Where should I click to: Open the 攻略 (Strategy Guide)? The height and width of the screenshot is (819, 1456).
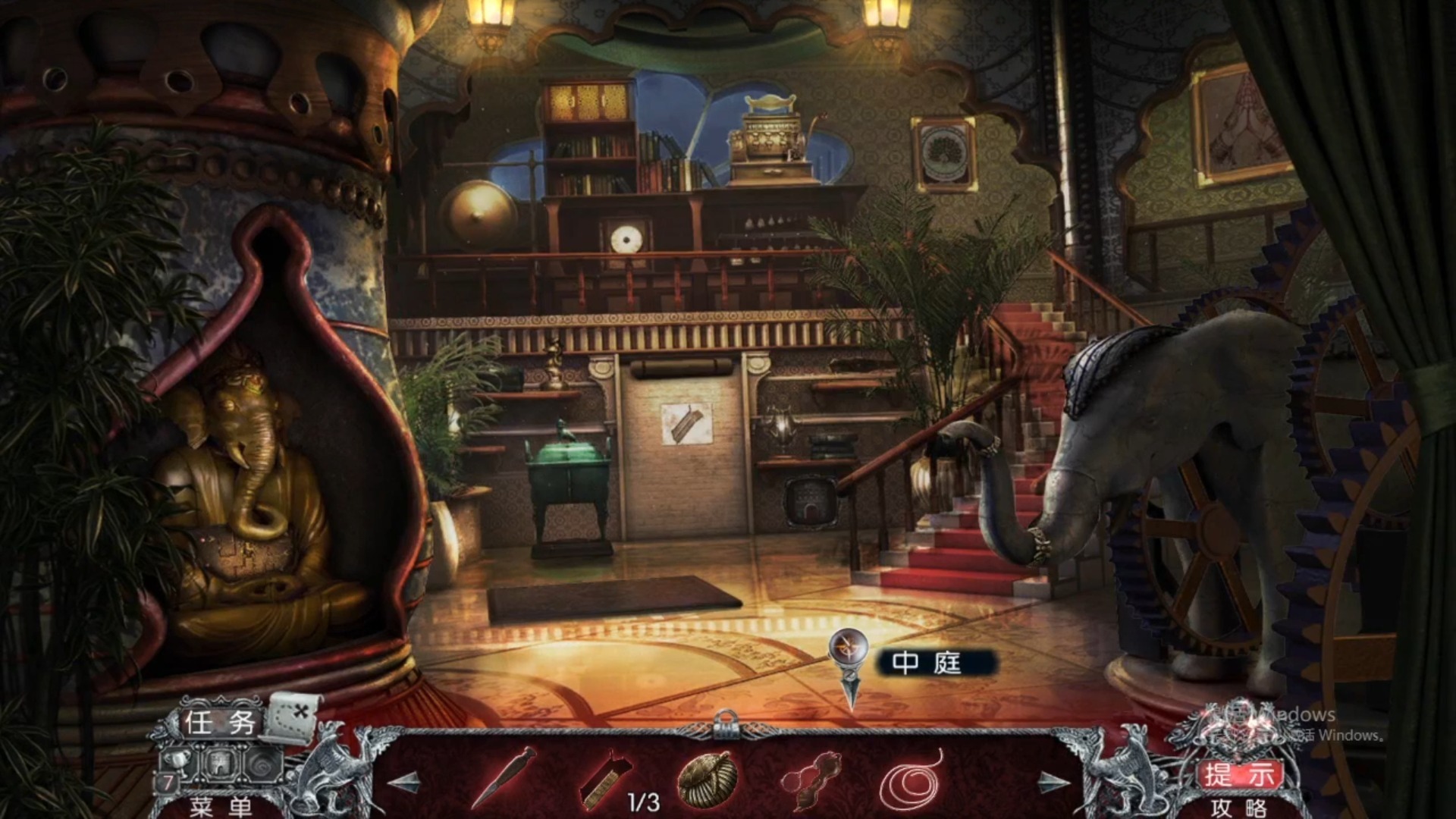click(1239, 808)
